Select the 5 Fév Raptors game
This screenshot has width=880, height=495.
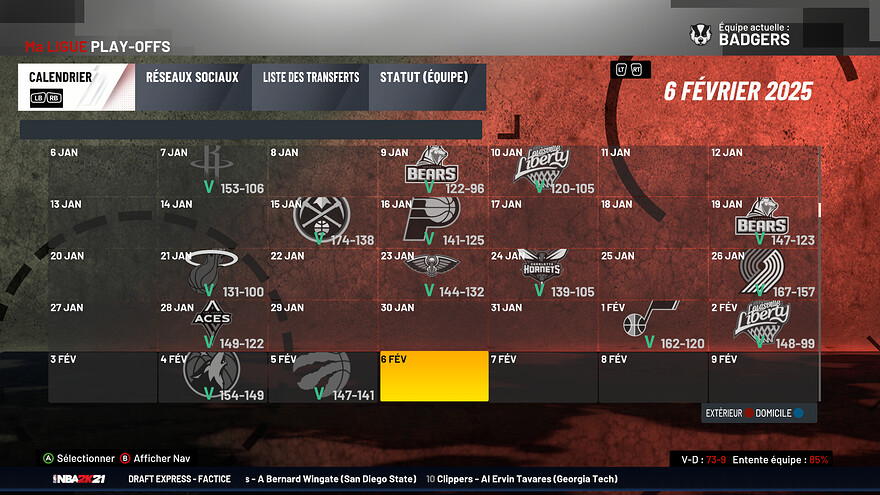coord(323,377)
